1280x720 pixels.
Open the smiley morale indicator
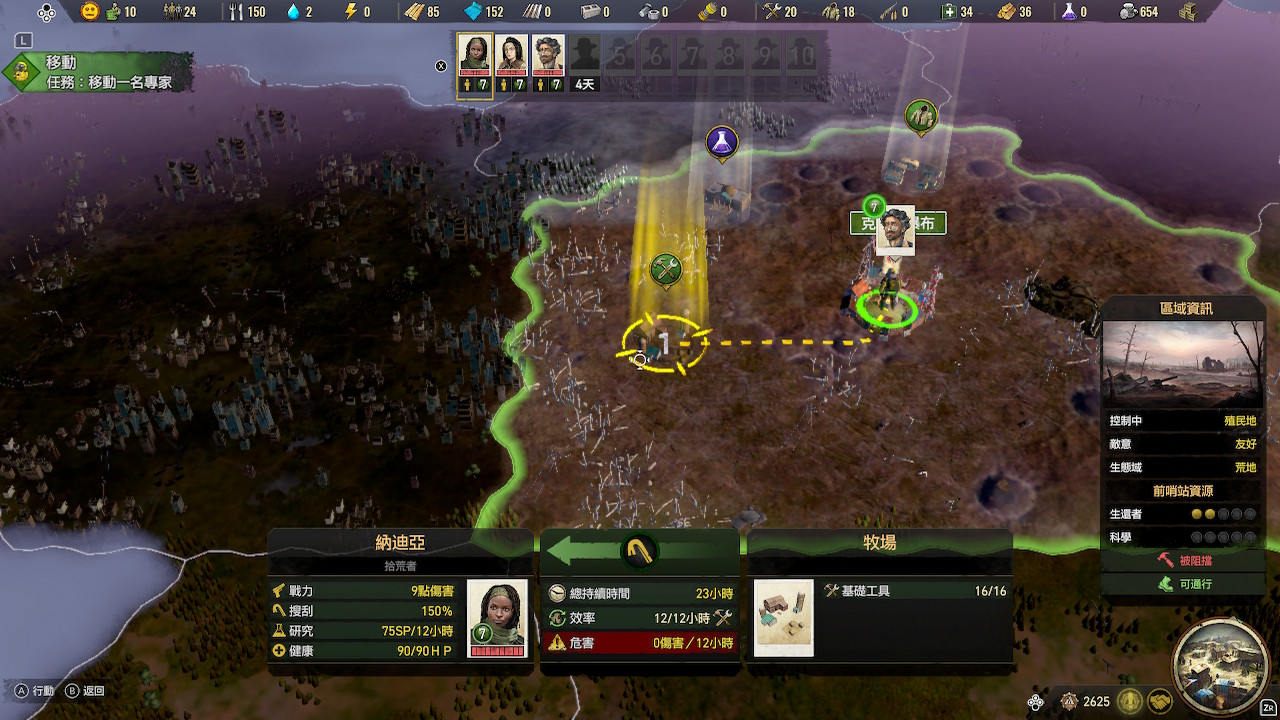point(90,12)
